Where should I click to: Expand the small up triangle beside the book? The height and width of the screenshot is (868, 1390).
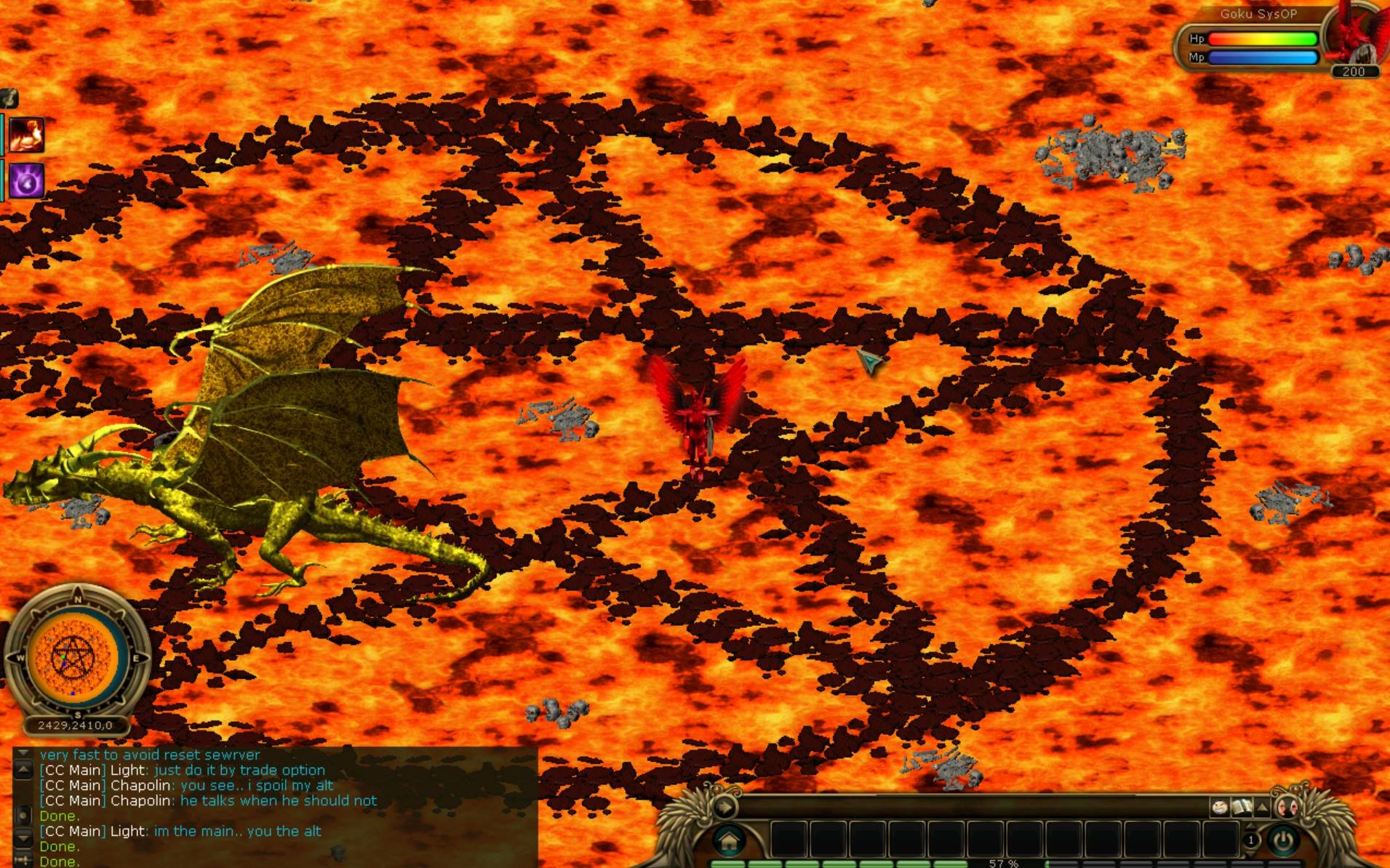point(1263,807)
